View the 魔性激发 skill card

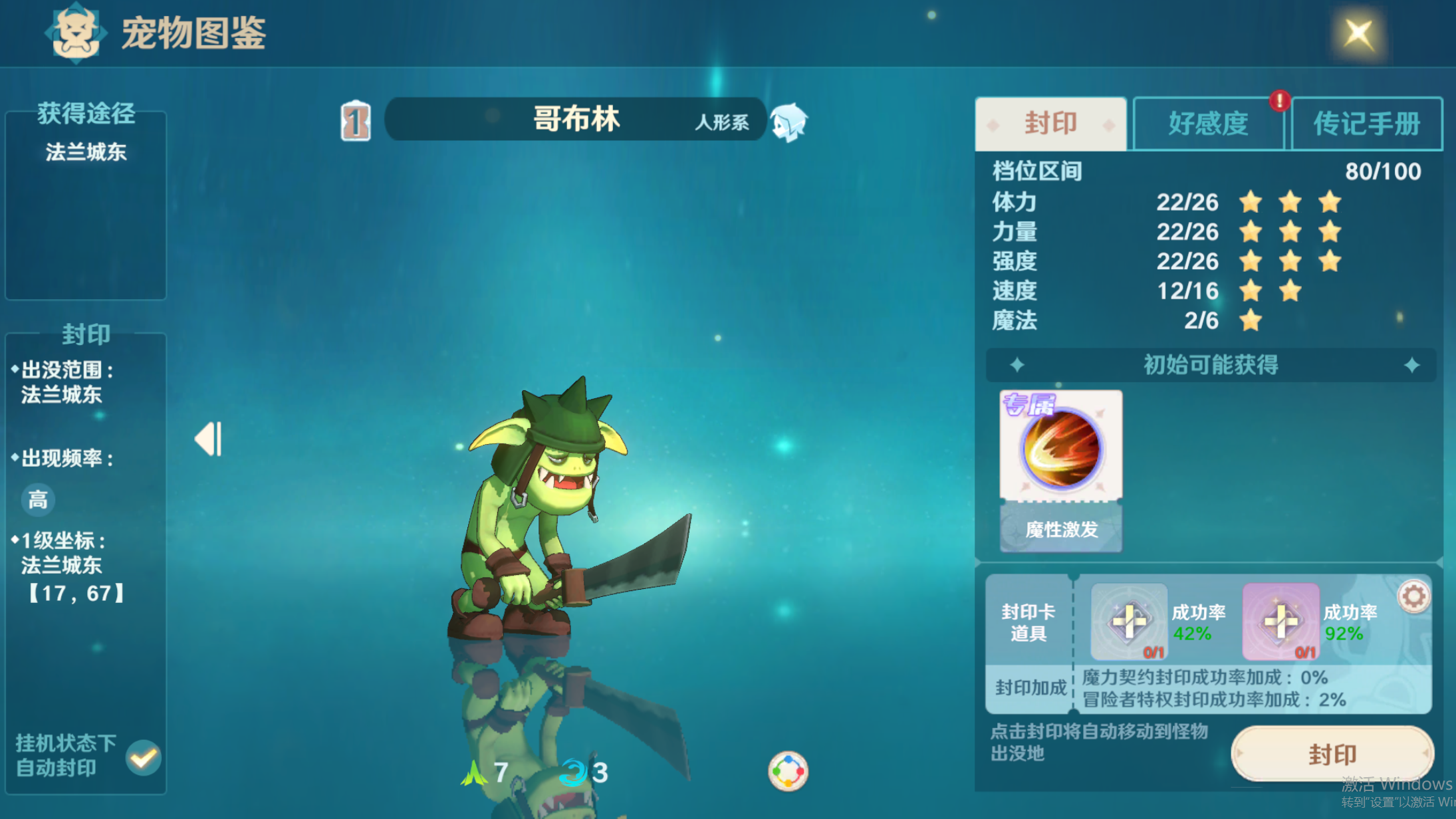tap(1061, 470)
